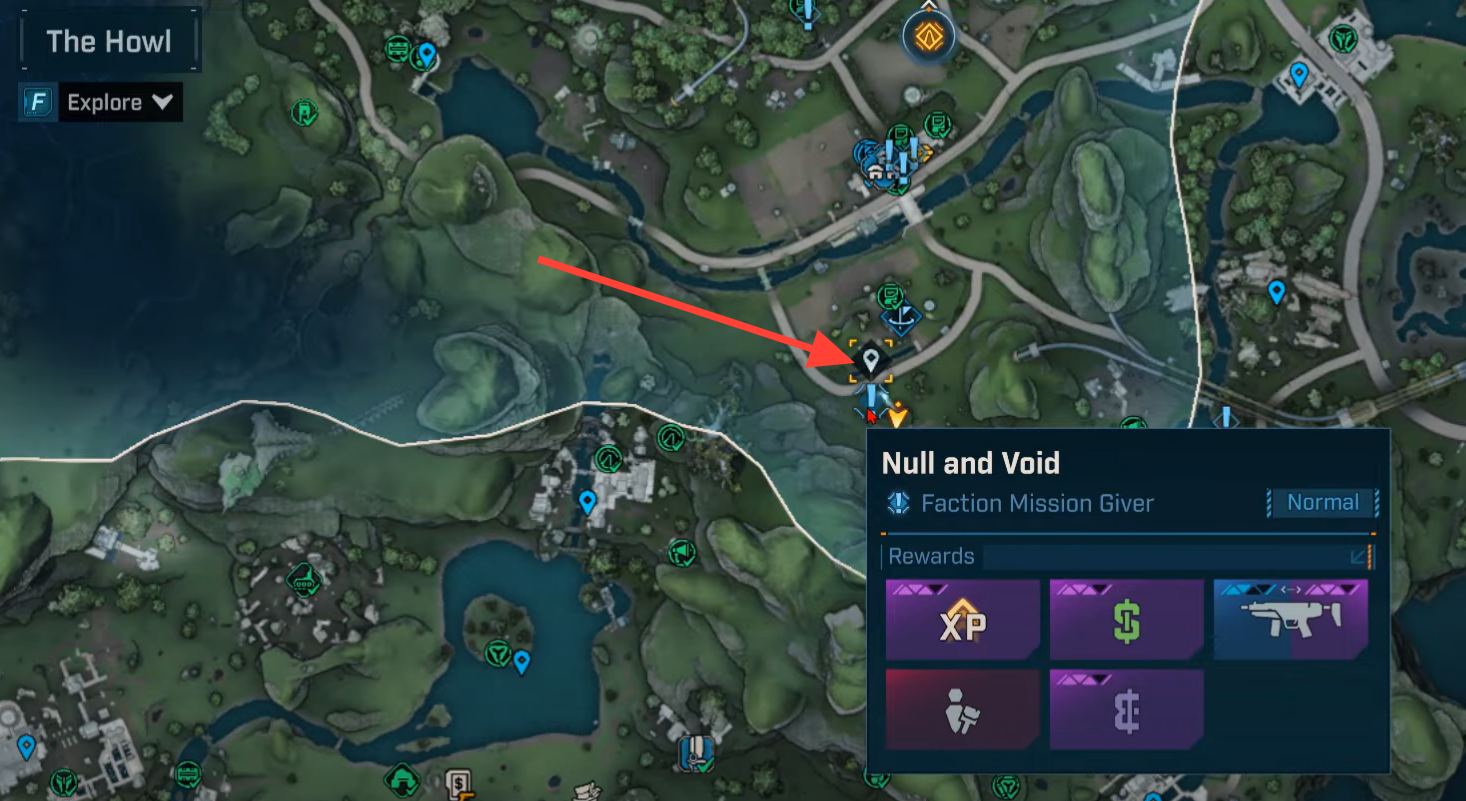This screenshot has height=801, width=1466.
Task: Select the blue piston marker with checkmark
Action: 695,751
